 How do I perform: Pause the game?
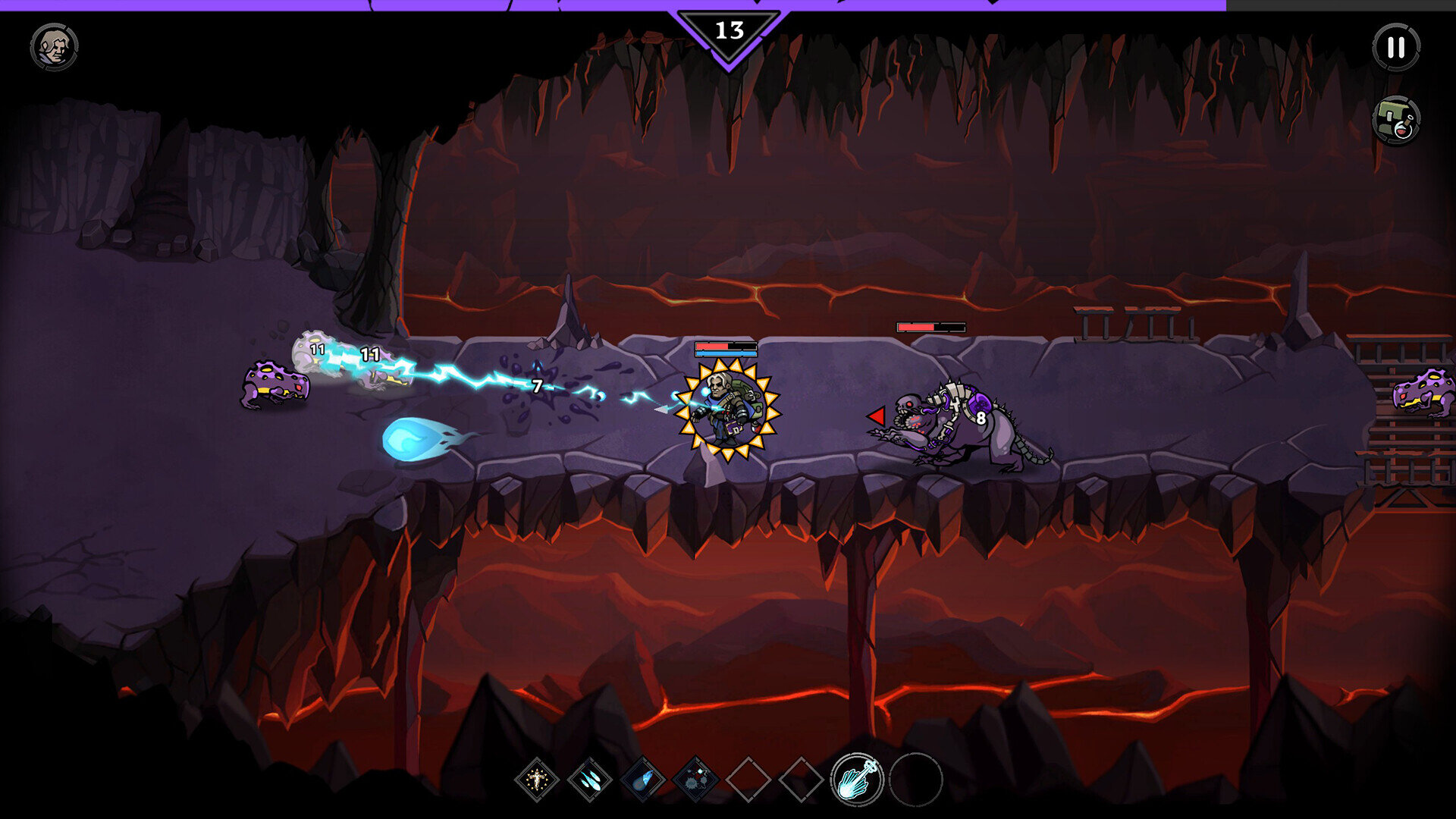[1395, 47]
